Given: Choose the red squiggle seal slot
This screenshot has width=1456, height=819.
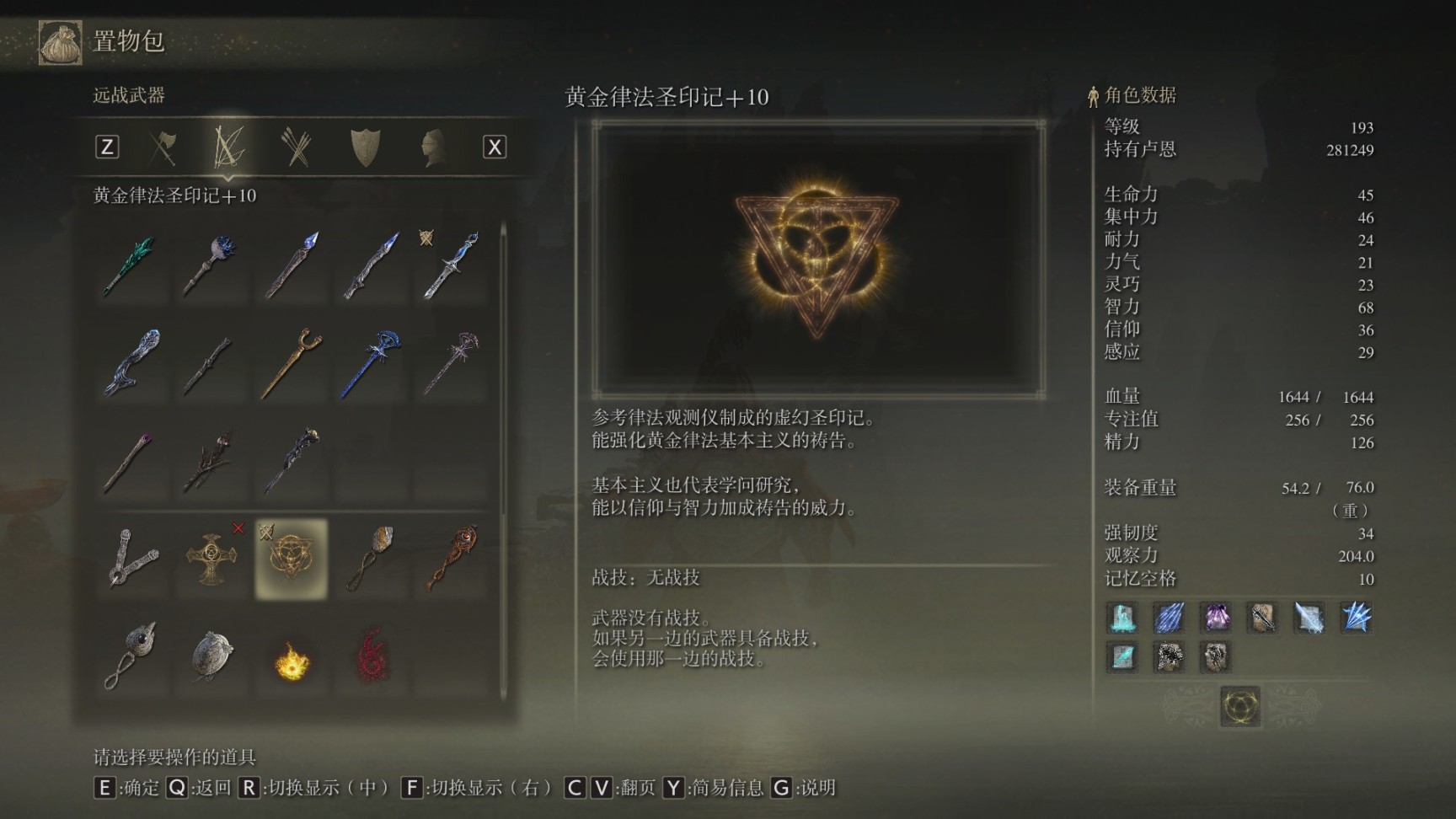Looking at the screenshot, I should (x=372, y=656).
